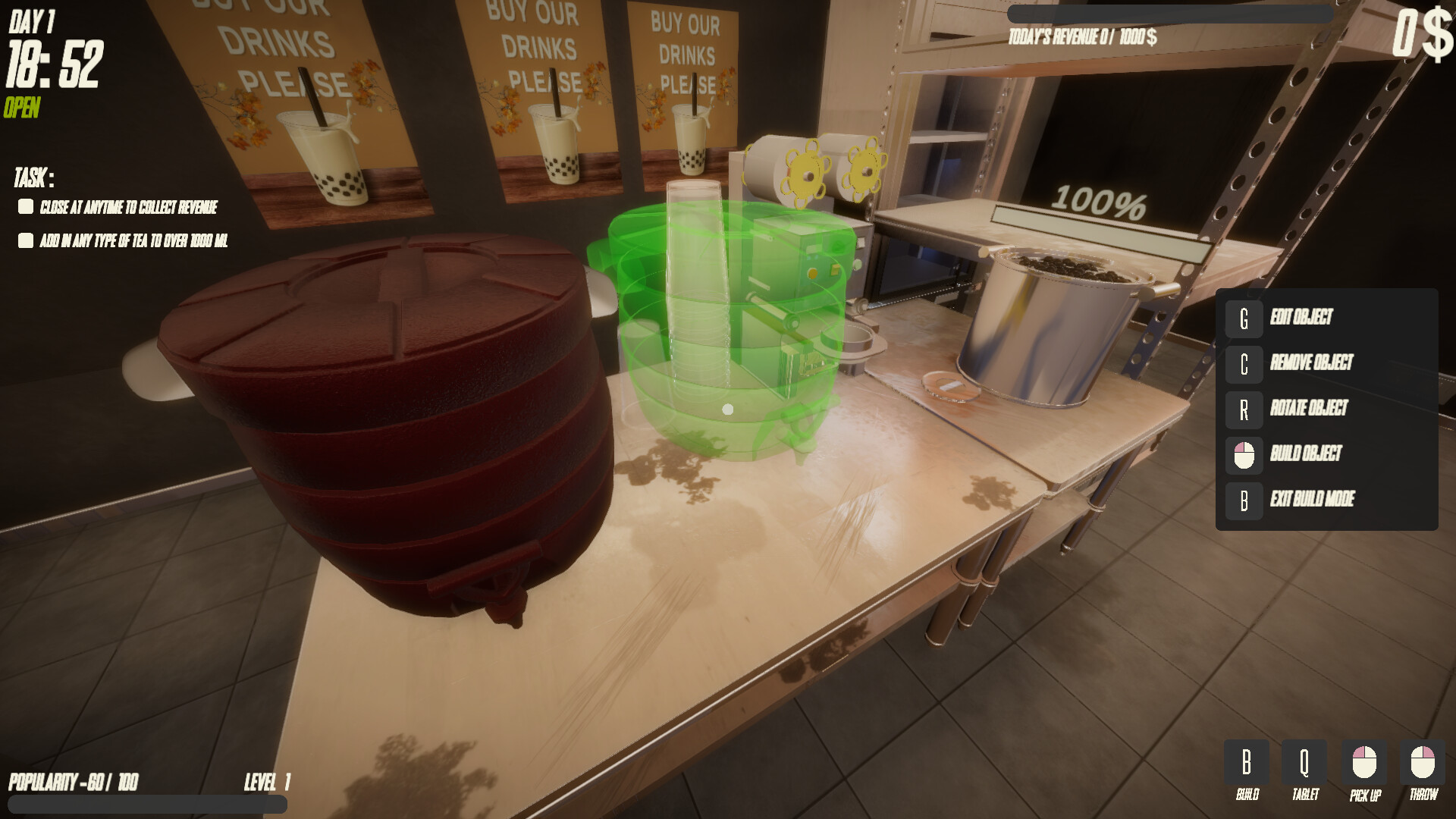Click the G key icon for Edit Object
Viewport: 1456px width, 819px height.
click(1244, 318)
